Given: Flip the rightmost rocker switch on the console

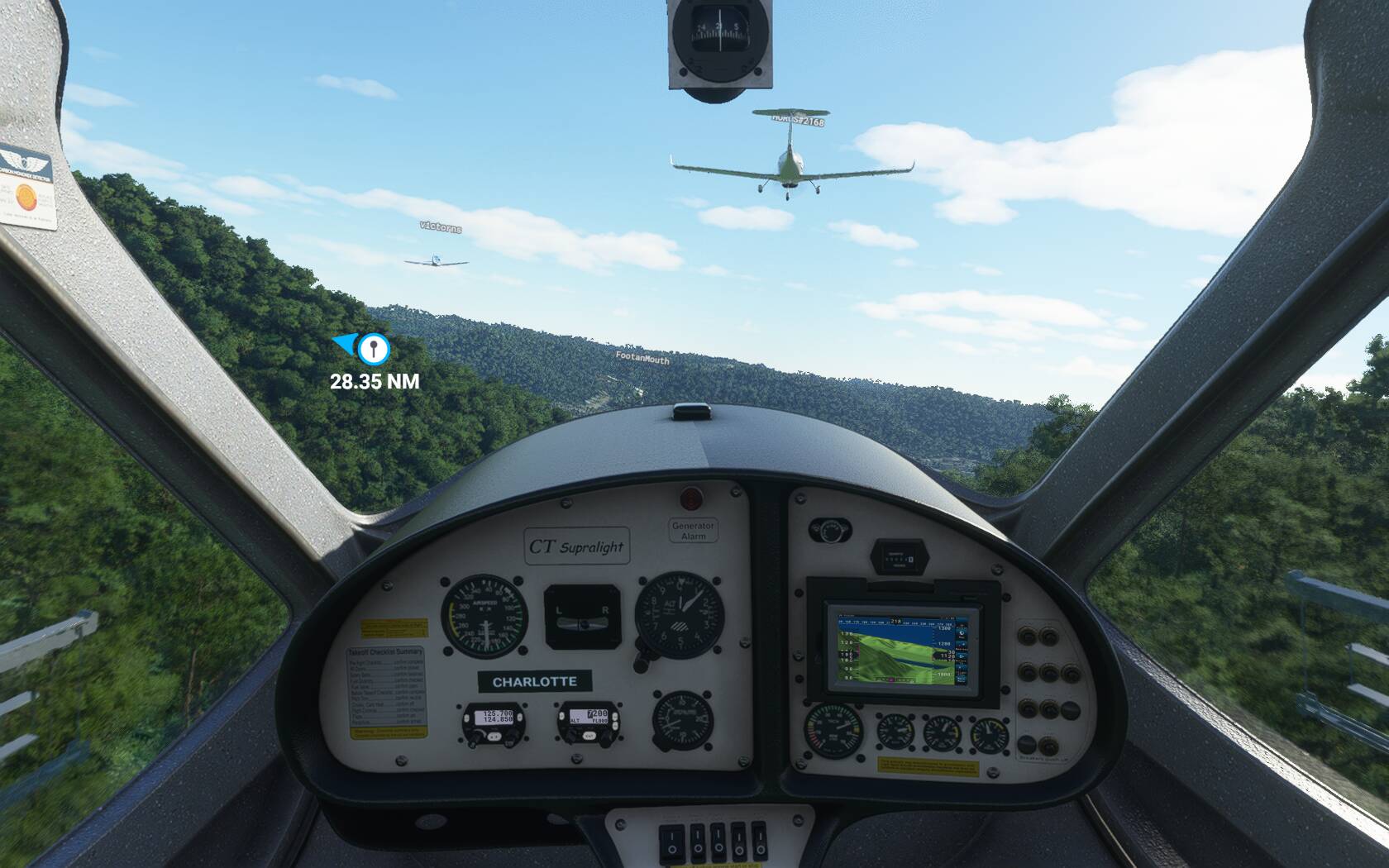Looking at the screenshot, I should [761, 842].
